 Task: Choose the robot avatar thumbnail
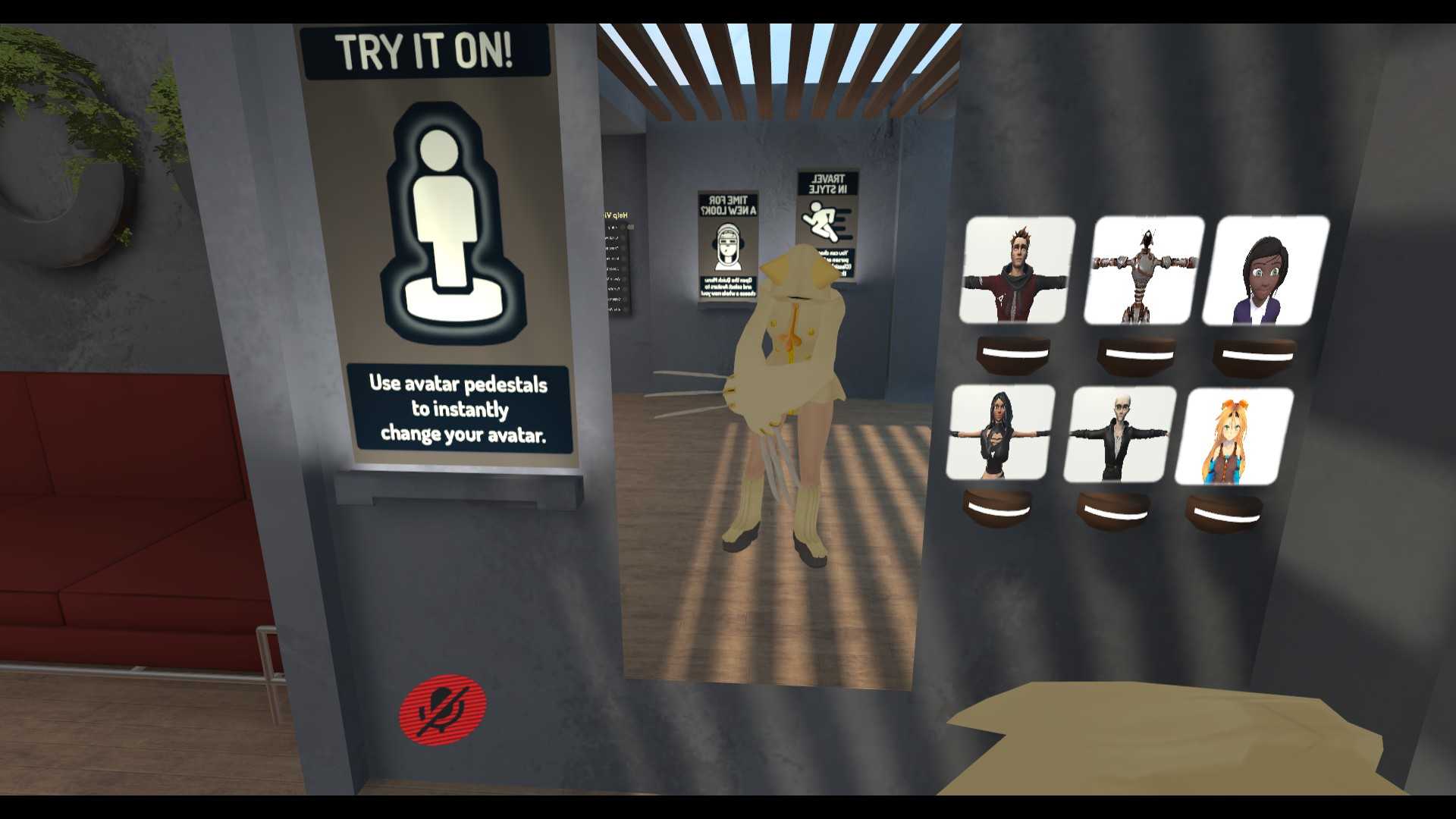[x=1145, y=271]
